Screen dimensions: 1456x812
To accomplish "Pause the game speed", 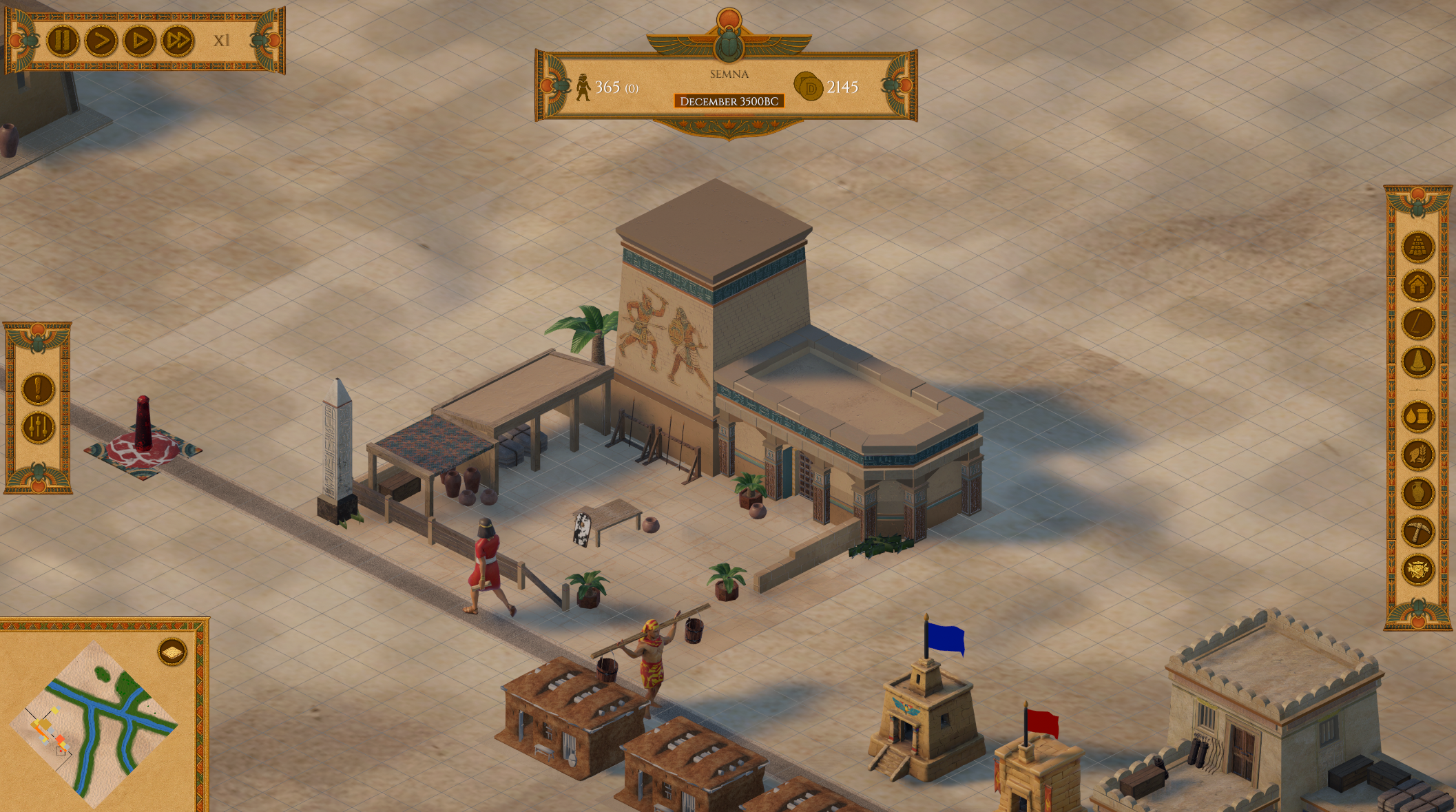I will coord(62,41).
